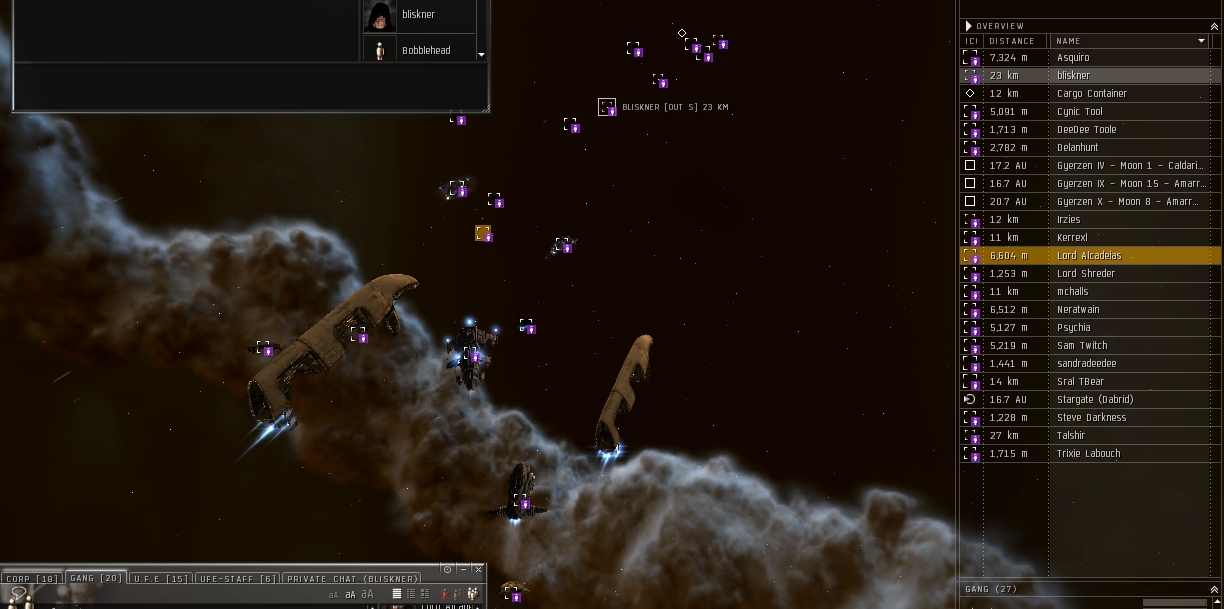
Task: Open the U.F.E chat channel tab
Action: (160, 579)
